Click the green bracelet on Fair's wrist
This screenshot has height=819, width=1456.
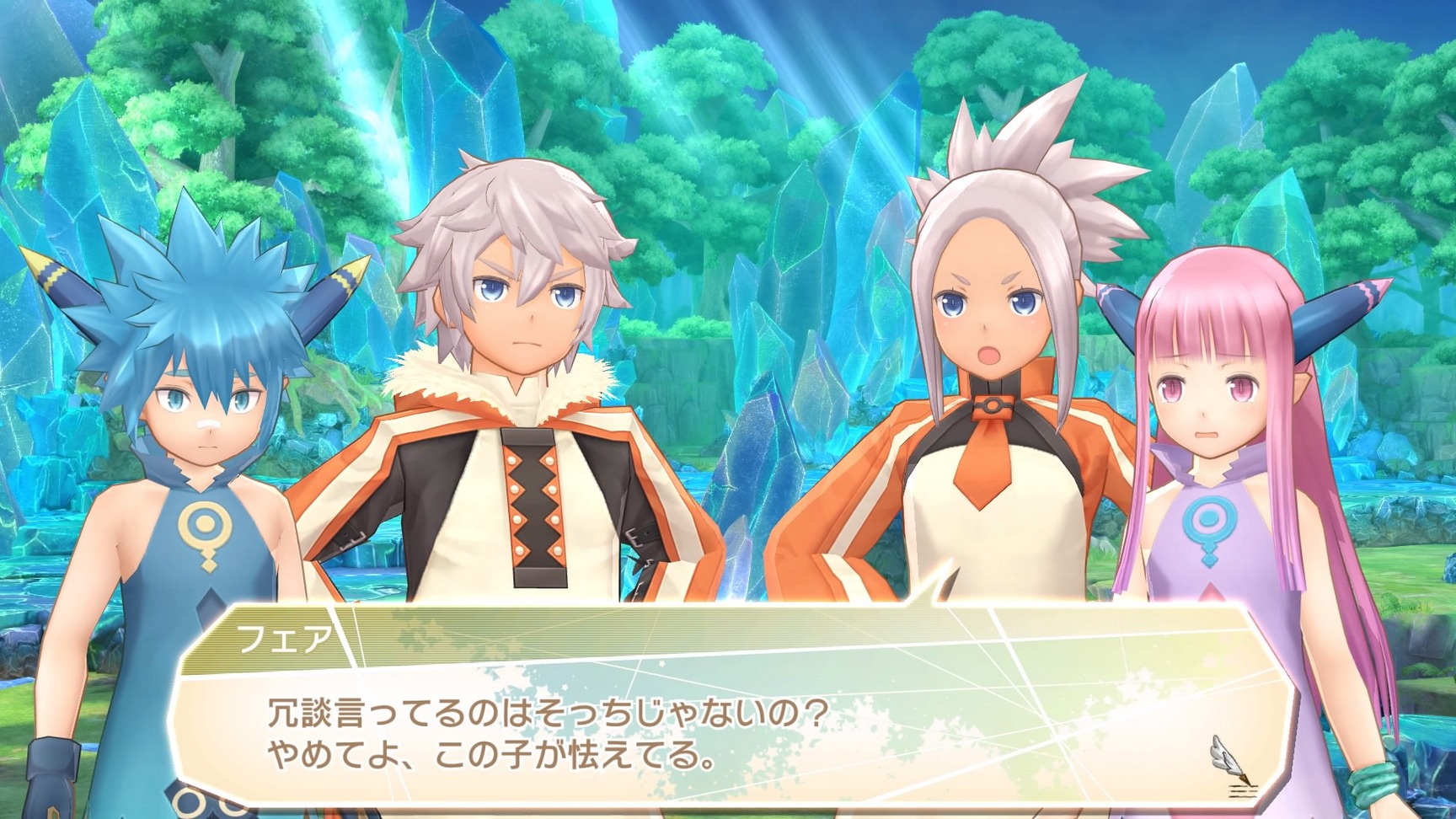[1373, 784]
